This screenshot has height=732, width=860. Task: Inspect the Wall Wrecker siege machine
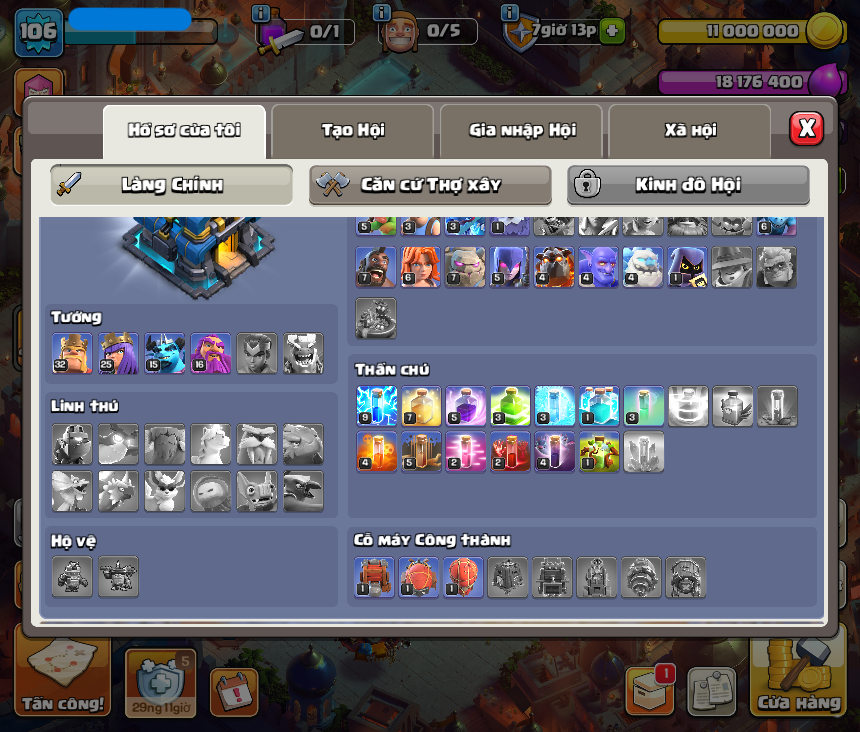tap(374, 577)
